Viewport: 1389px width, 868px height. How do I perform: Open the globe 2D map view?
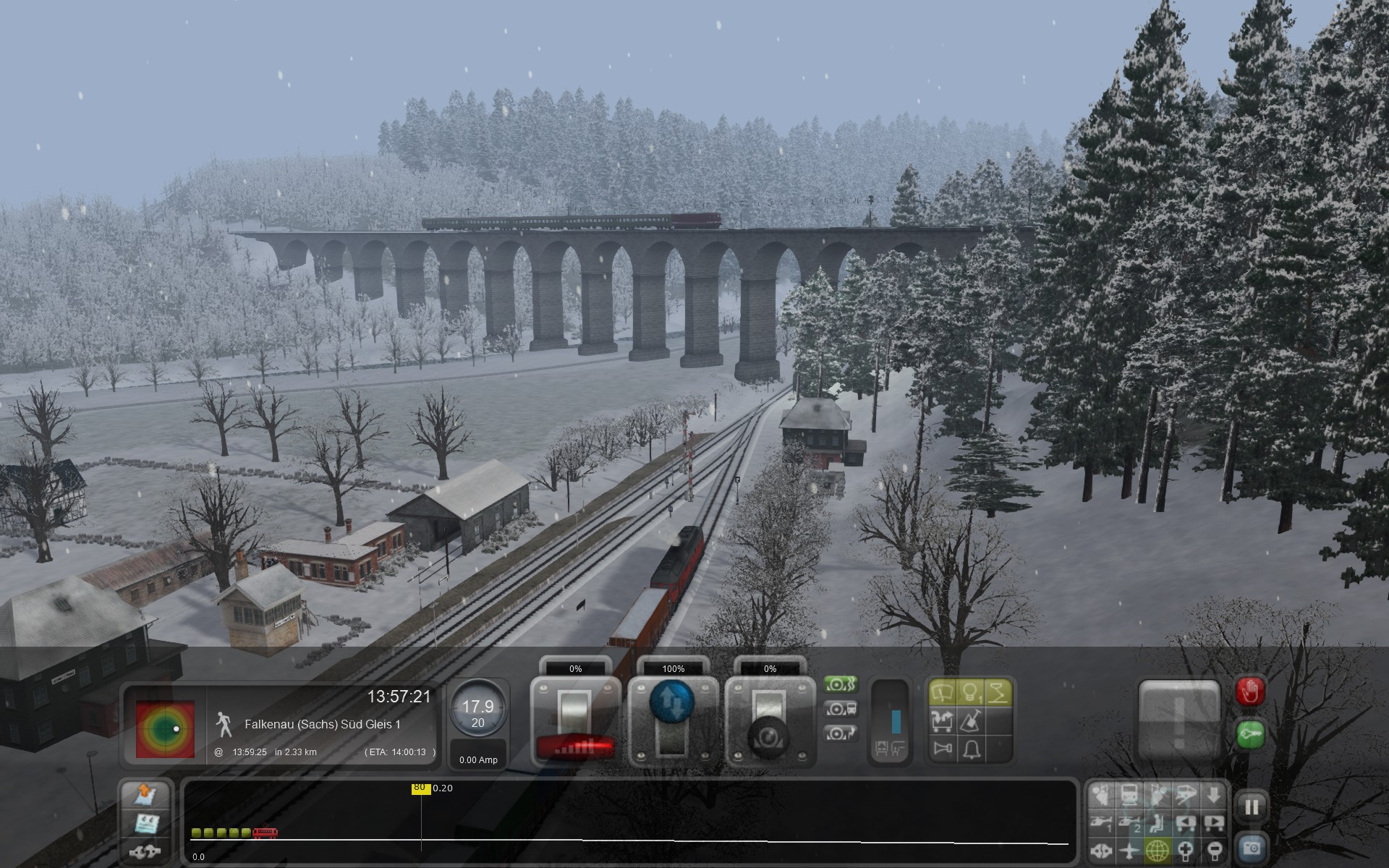[1157, 851]
